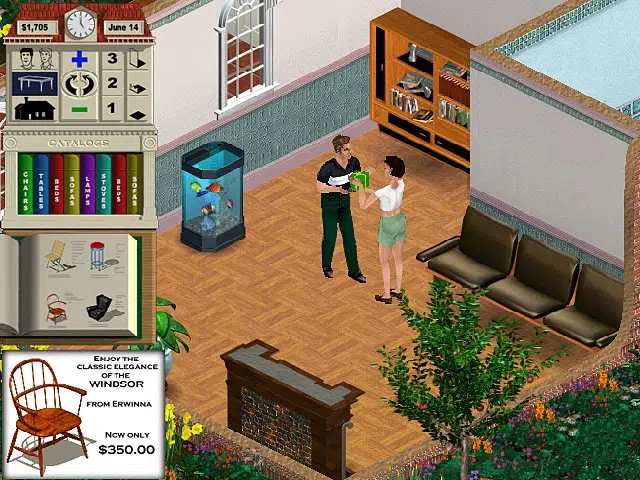This screenshot has width=640, height=480.
Task: Switch to the table furniture mode icon
Action: tap(35, 84)
